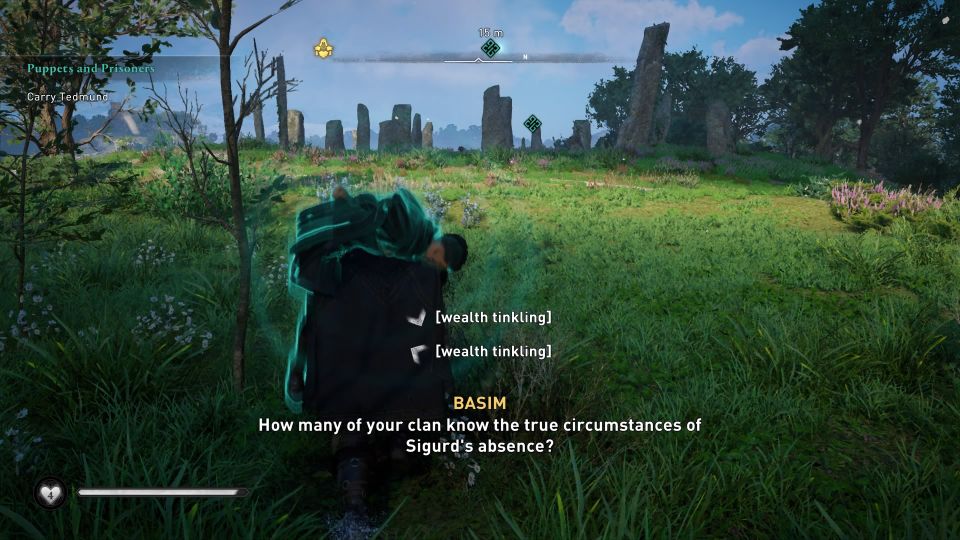
Task: Select the yellow wealth icon on the compass
Action: (323, 47)
